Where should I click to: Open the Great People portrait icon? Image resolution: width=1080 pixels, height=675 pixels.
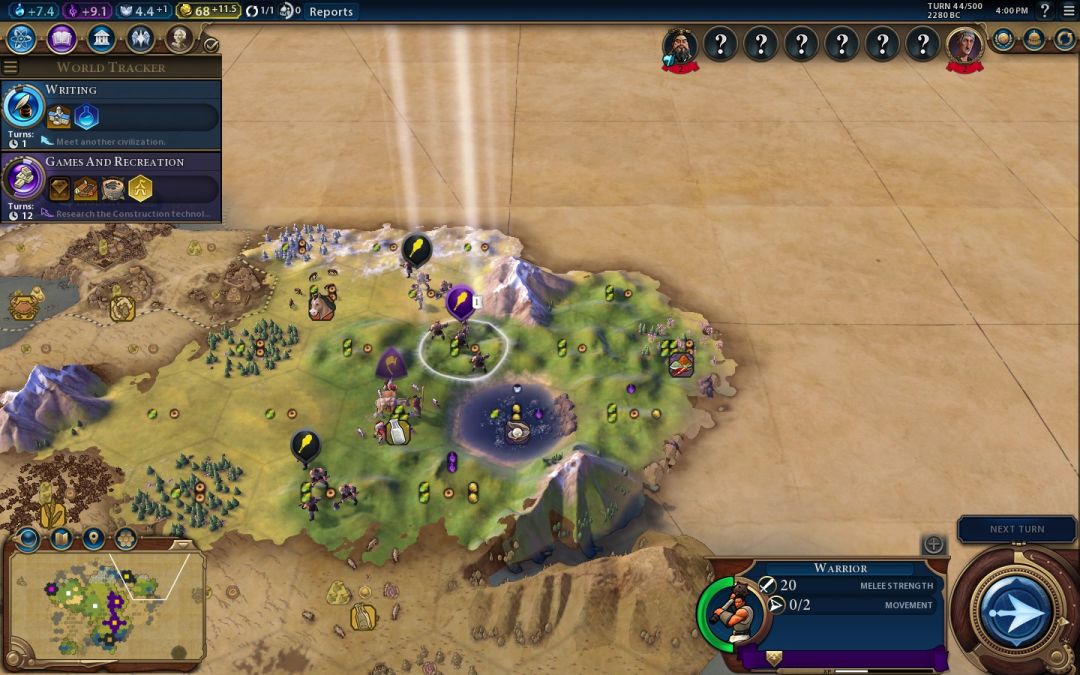point(179,39)
